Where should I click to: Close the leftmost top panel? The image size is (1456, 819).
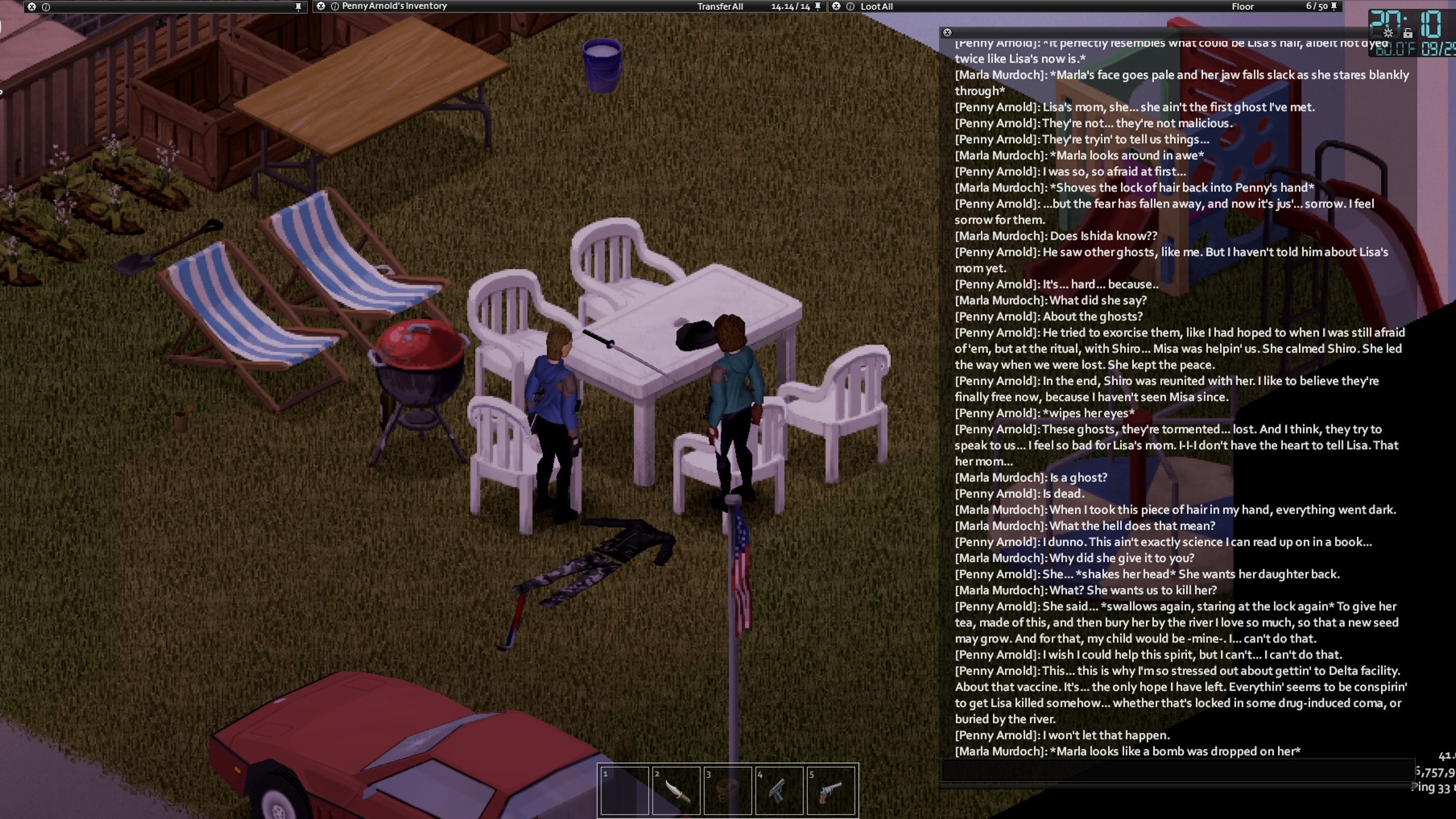[x=32, y=7]
